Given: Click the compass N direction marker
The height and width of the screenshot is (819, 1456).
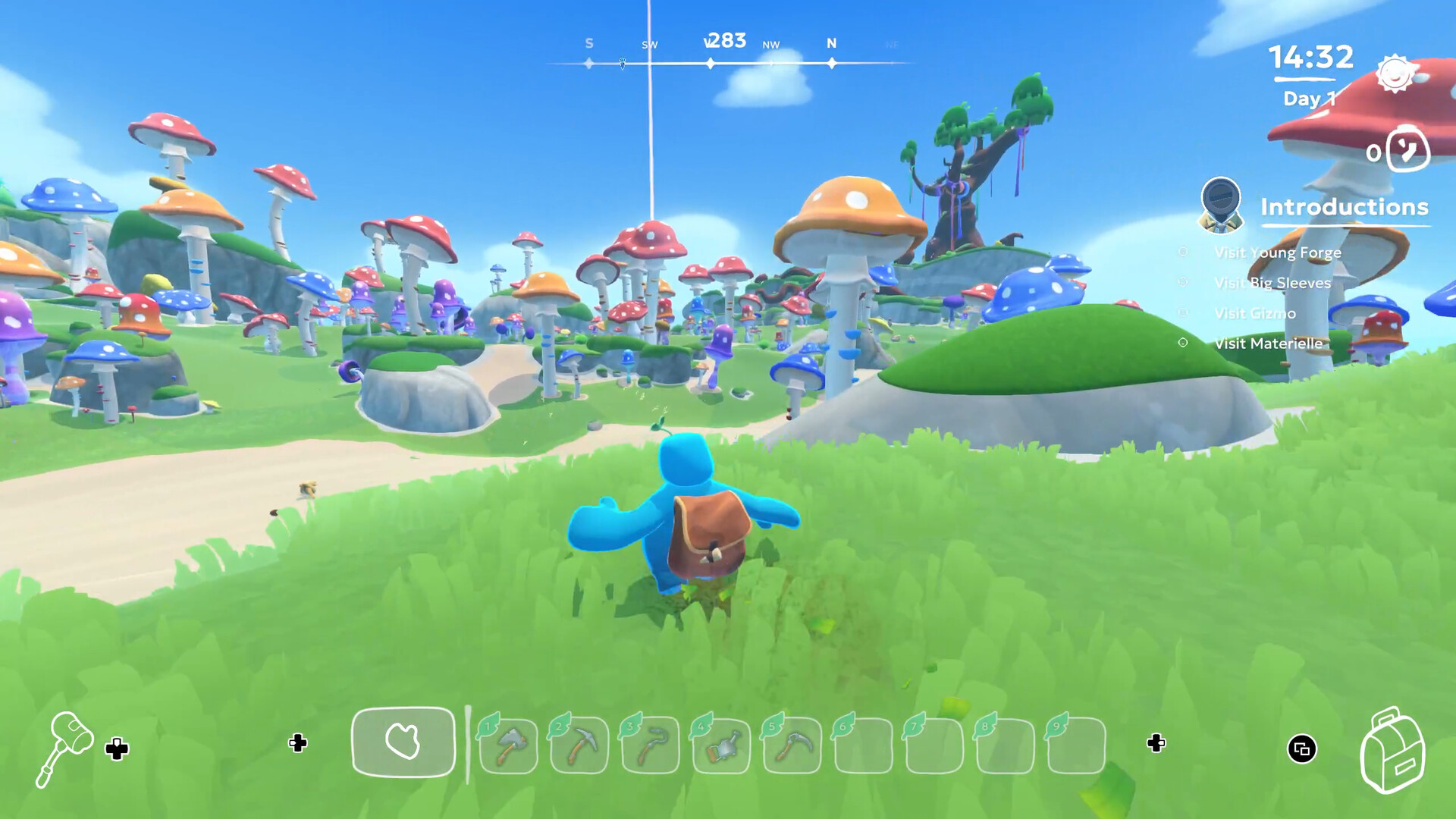Looking at the screenshot, I should click(x=831, y=44).
